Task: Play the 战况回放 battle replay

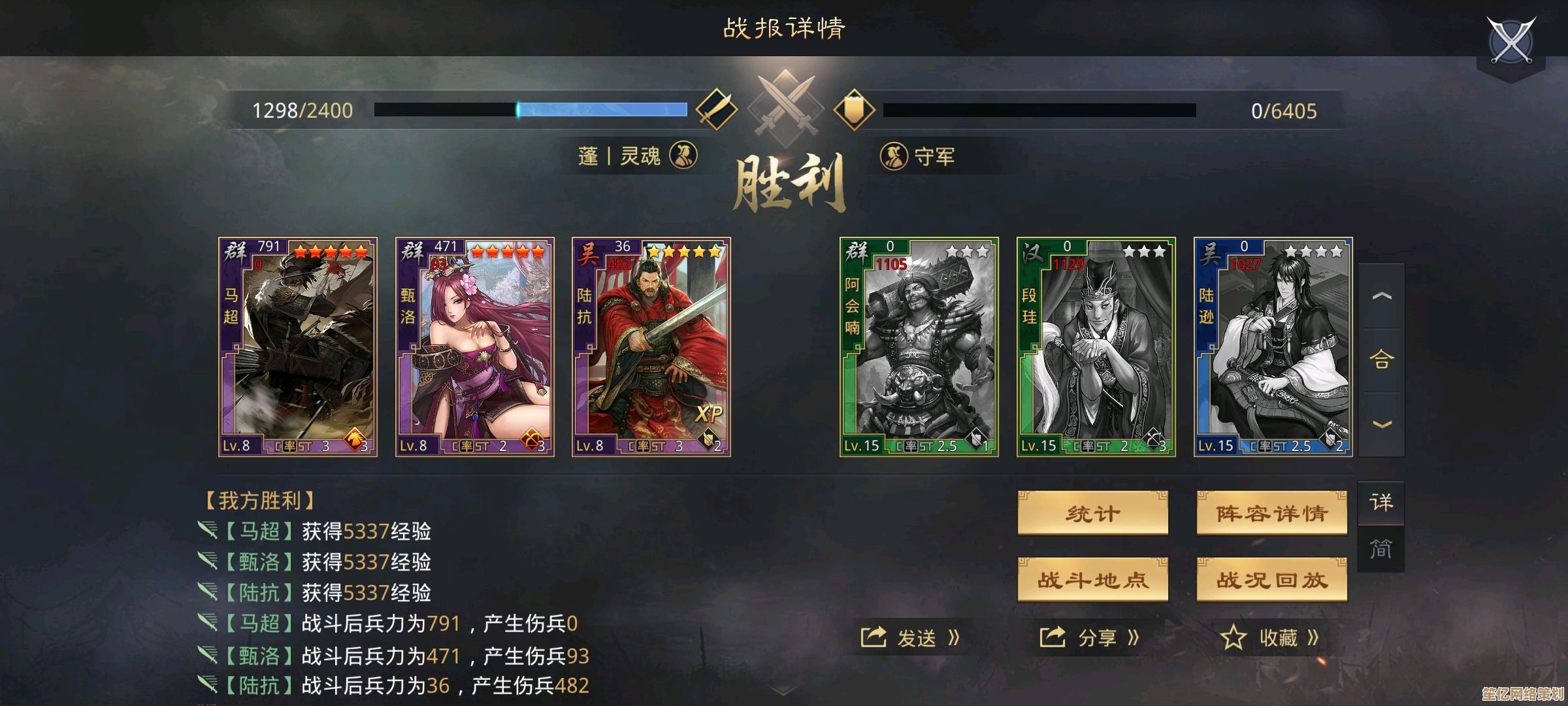Action: pos(1271,580)
